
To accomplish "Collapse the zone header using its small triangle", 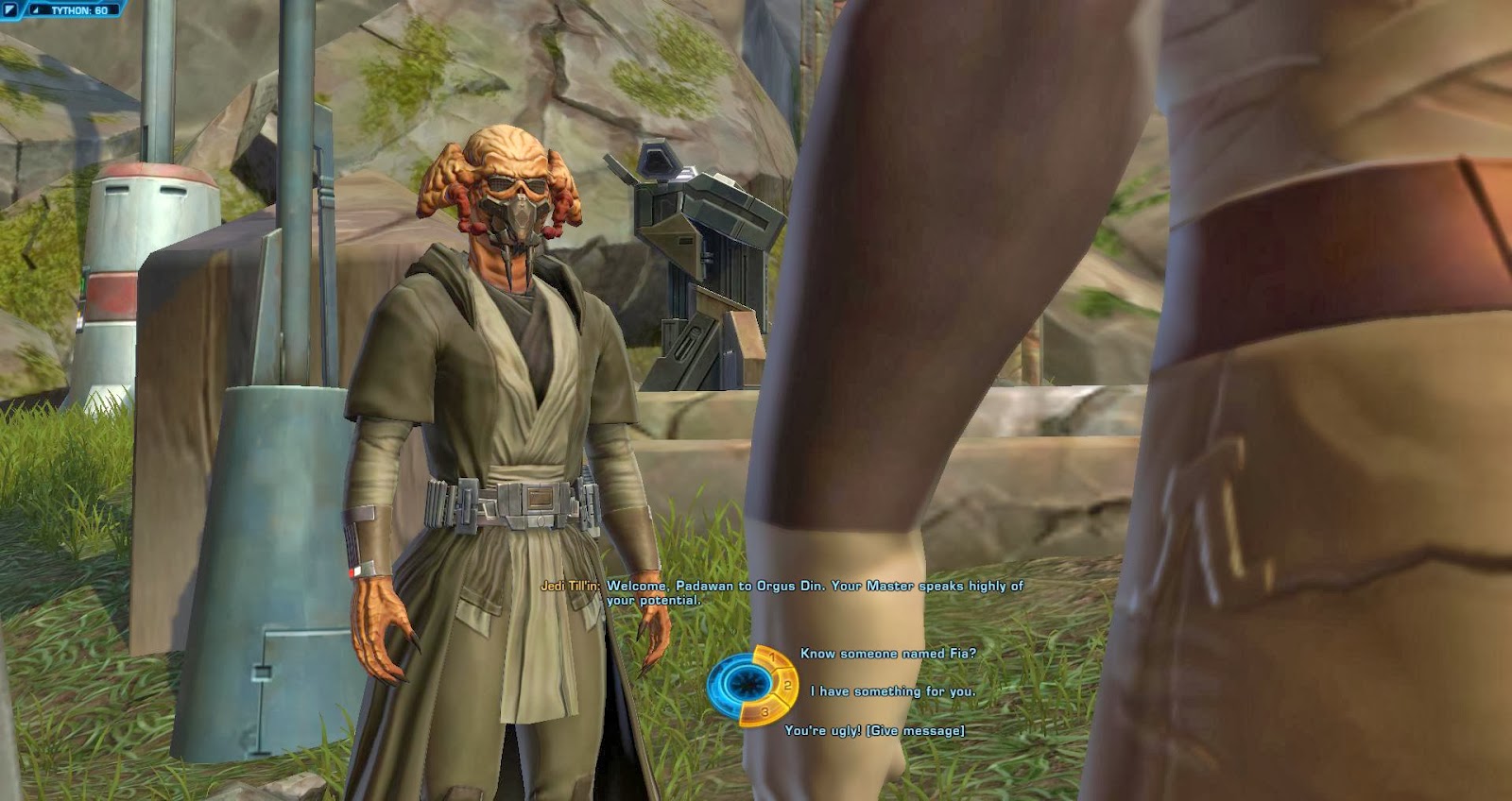I will click(x=35, y=10).
